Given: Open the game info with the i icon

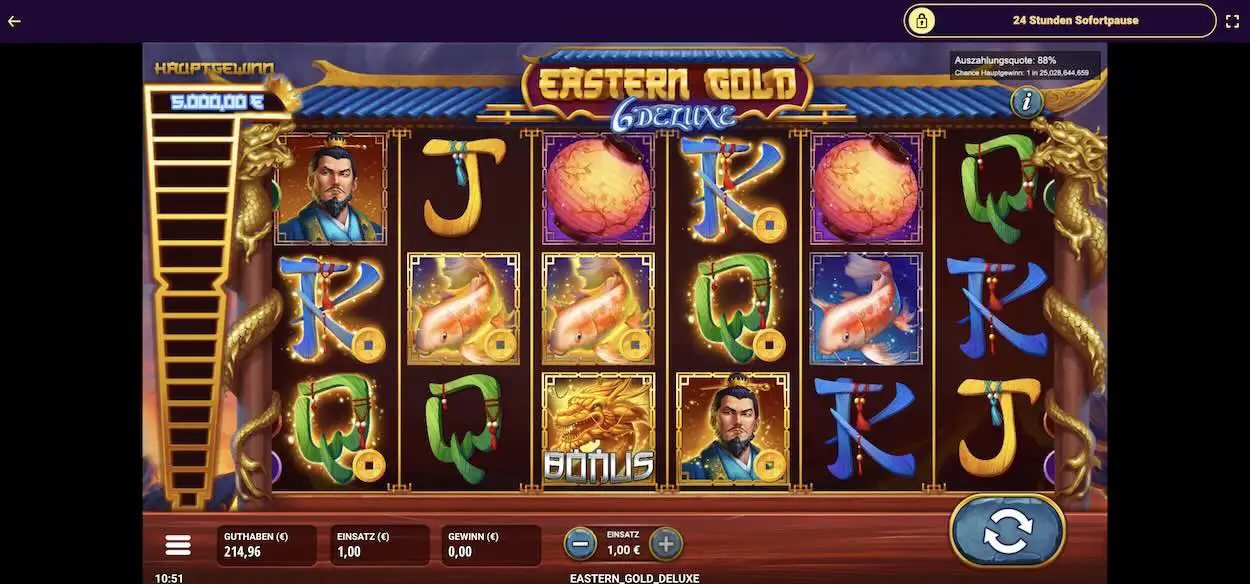Looking at the screenshot, I should pos(1026,101).
